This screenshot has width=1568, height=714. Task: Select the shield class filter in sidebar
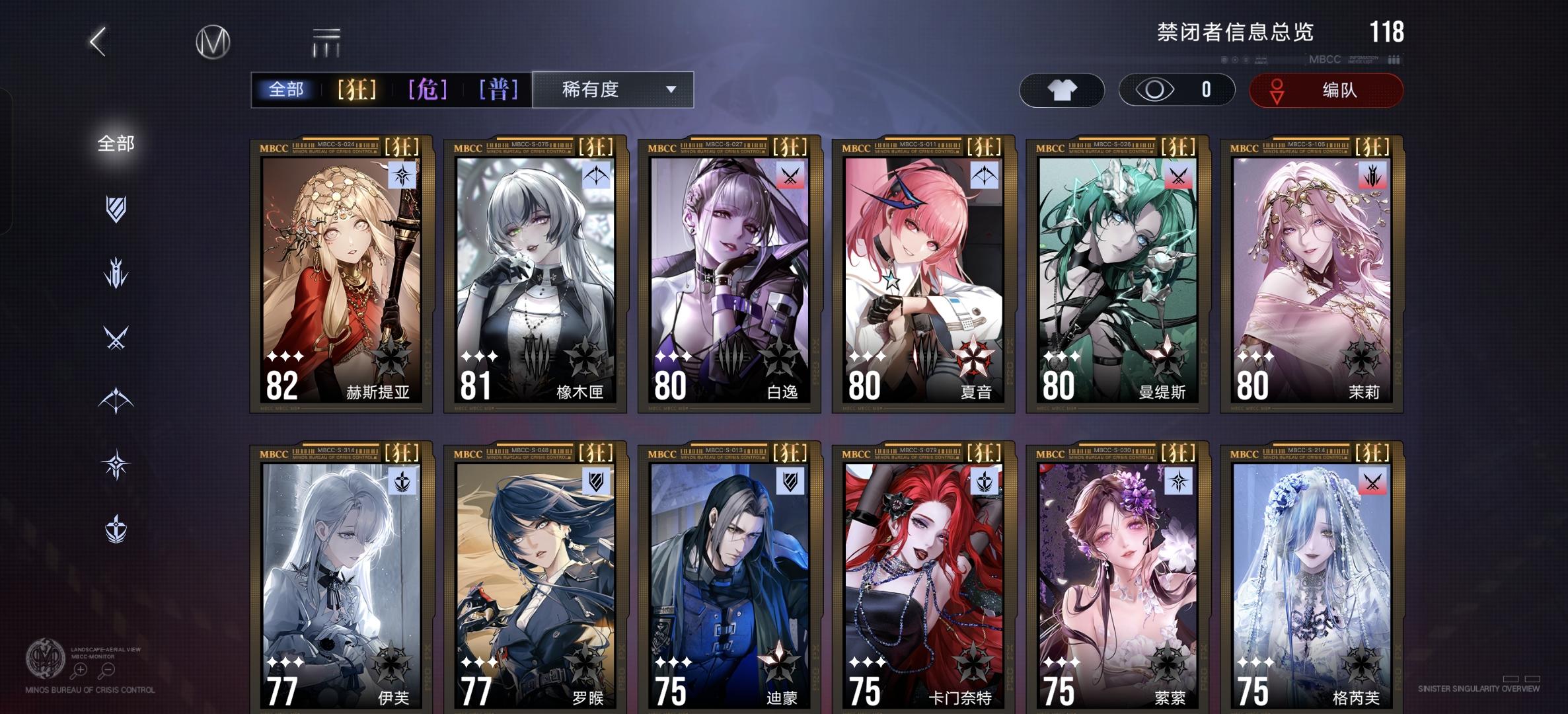[x=116, y=209]
